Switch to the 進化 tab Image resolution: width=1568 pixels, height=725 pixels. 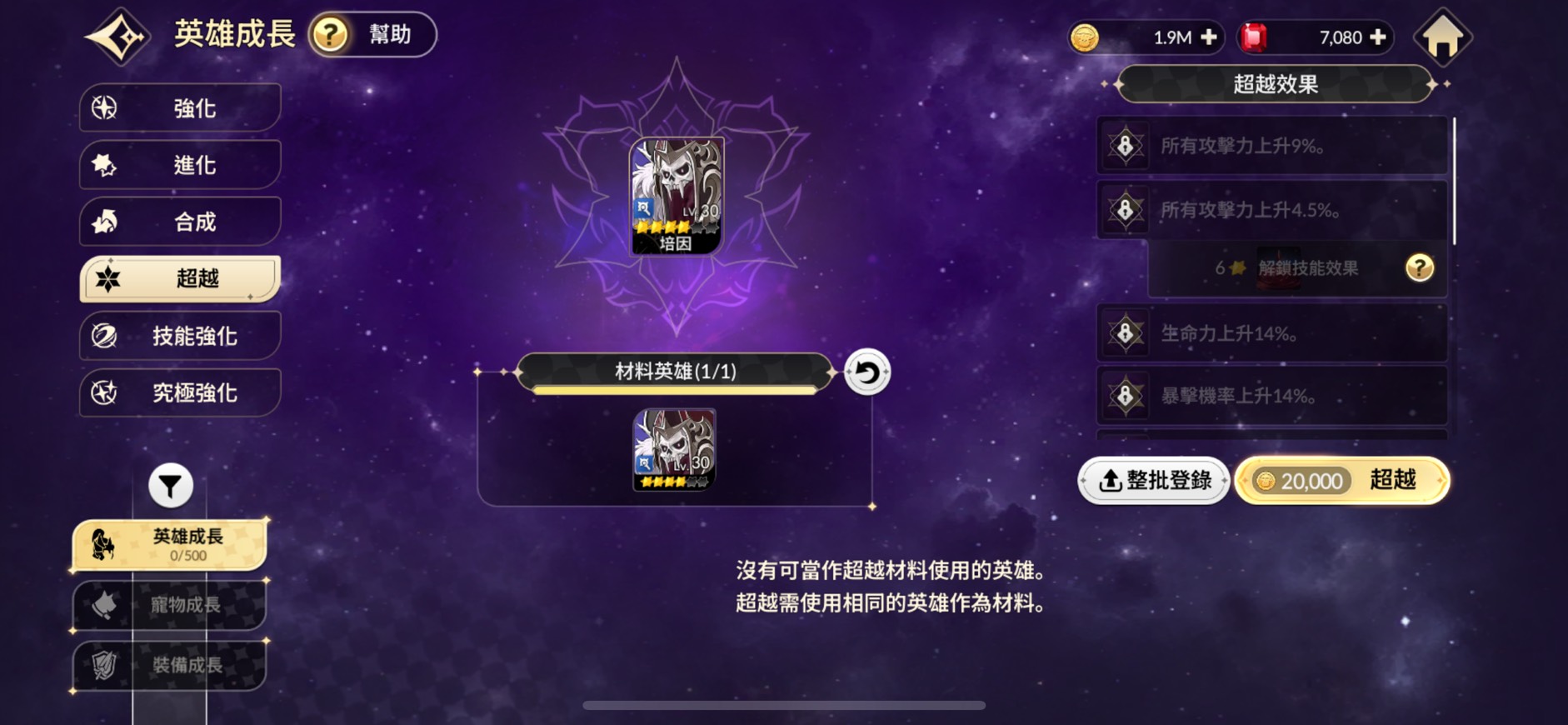[x=180, y=165]
